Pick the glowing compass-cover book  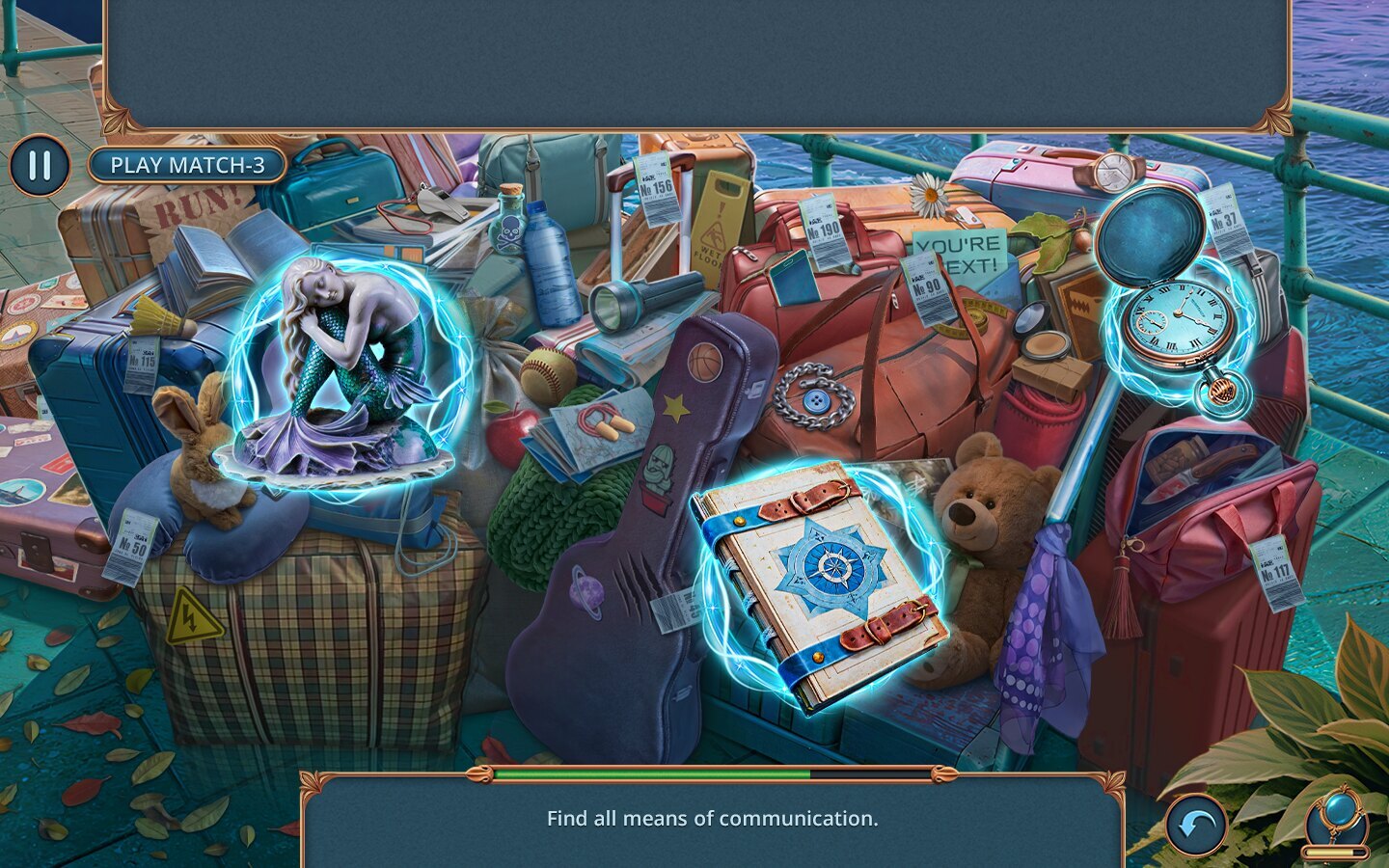pyautogui.click(x=820, y=583)
